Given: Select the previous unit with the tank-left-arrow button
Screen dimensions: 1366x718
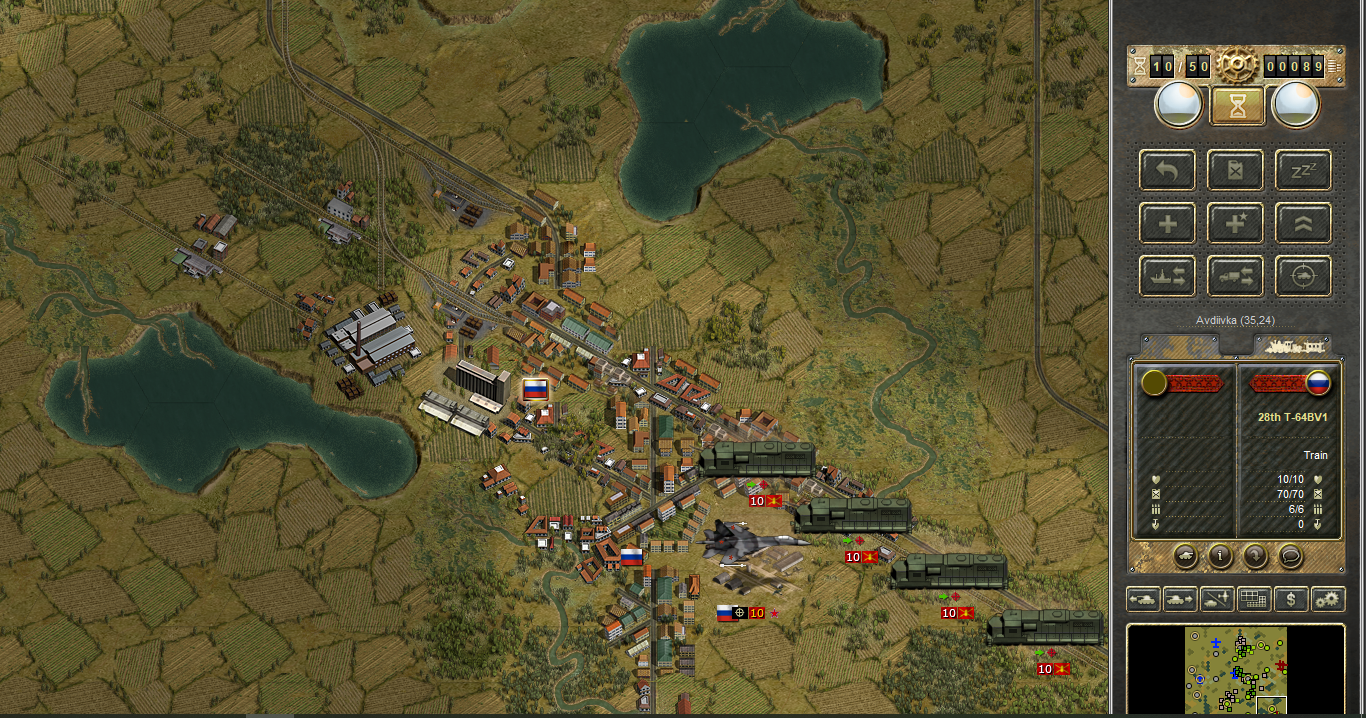Looking at the screenshot, I should pos(1143,599).
